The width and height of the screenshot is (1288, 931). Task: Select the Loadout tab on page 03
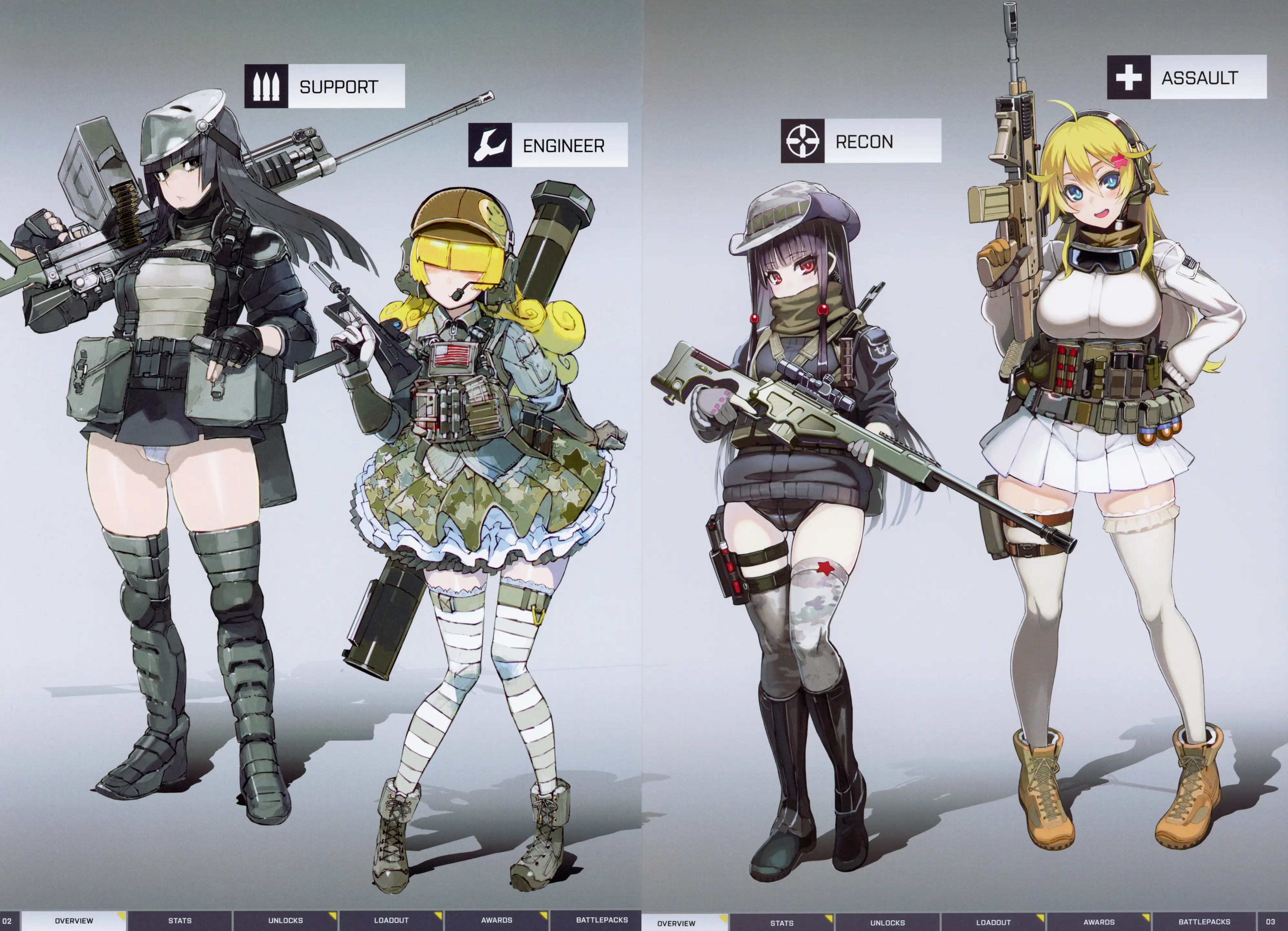(x=993, y=923)
